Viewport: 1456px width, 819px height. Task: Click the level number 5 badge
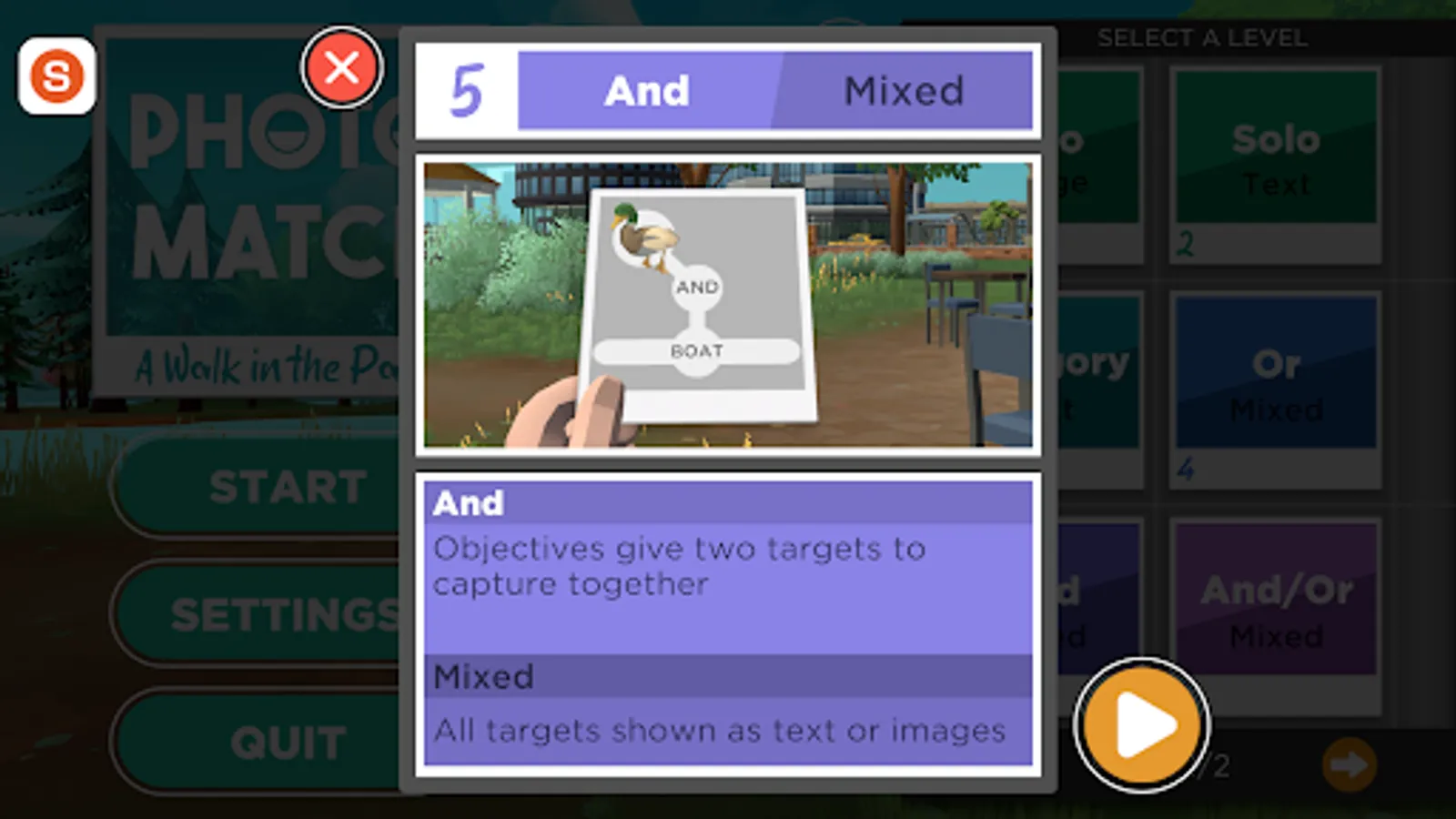(464, 89)
